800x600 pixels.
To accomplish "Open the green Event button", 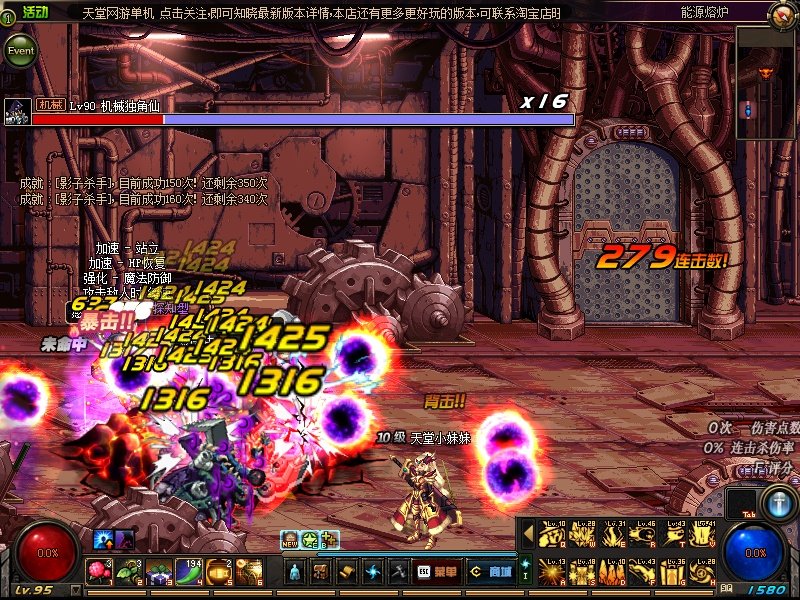I will coord(19,50).
